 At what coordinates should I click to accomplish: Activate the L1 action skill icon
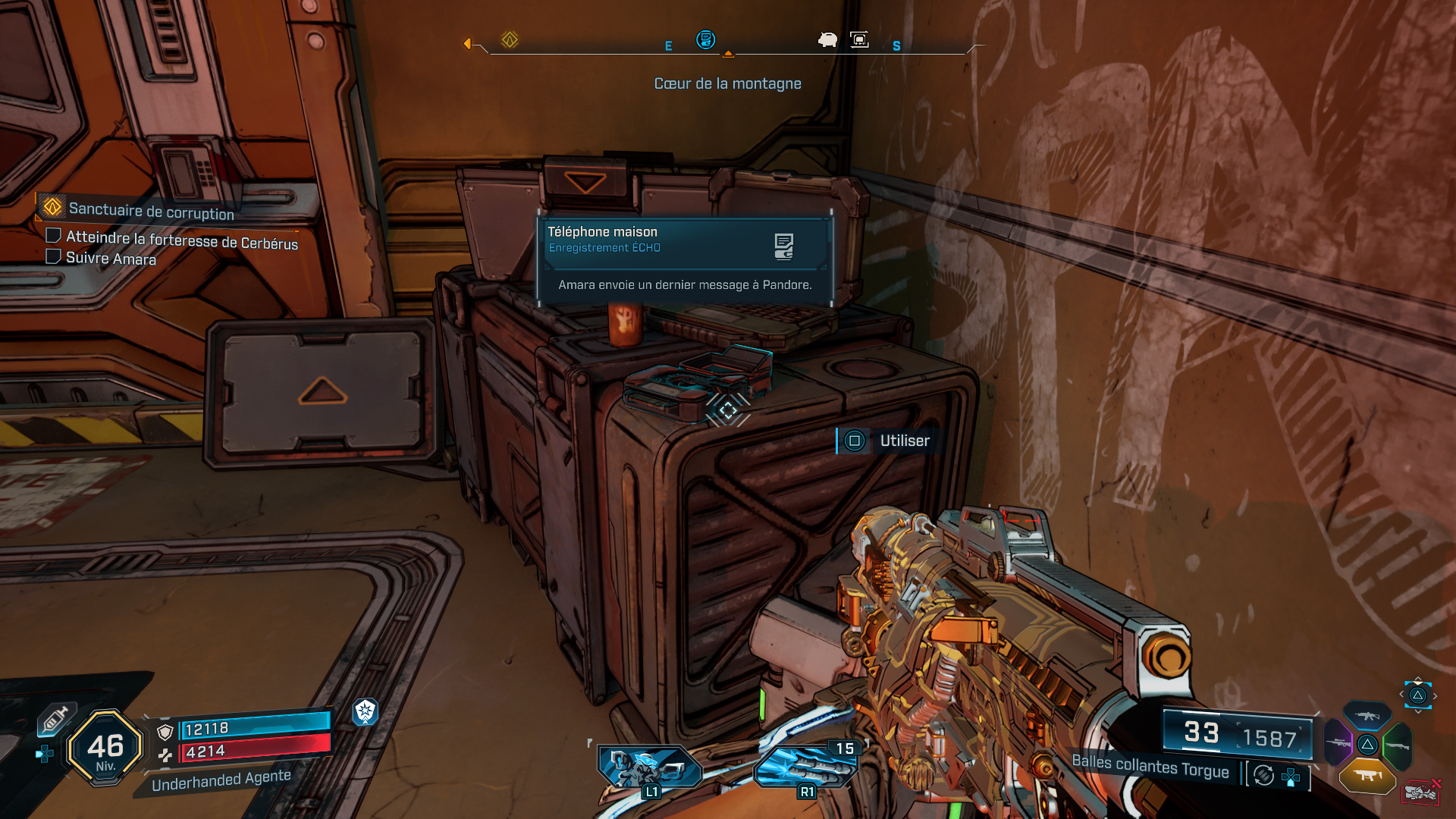649,769
